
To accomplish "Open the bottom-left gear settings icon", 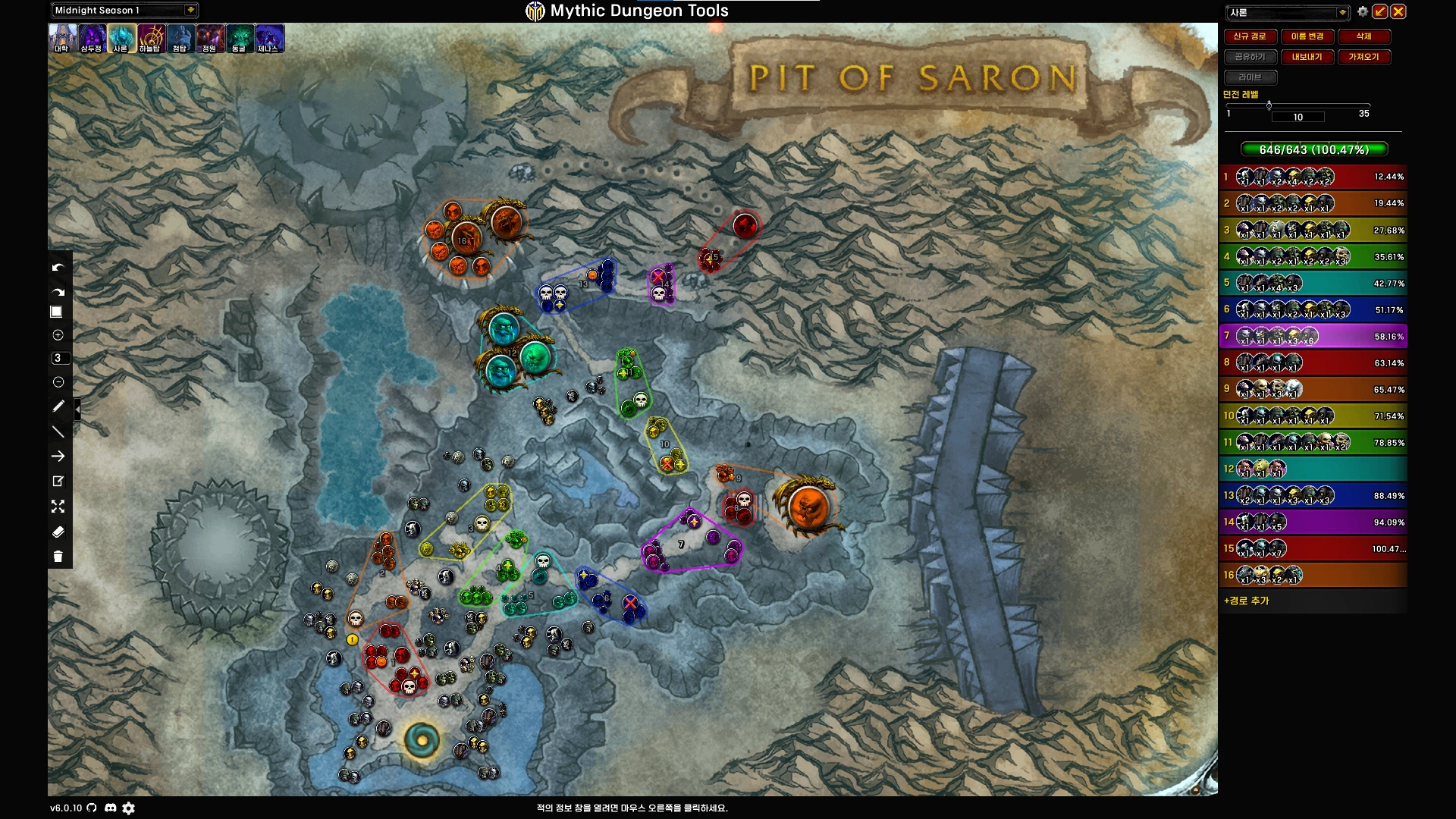I will (129, 808).
